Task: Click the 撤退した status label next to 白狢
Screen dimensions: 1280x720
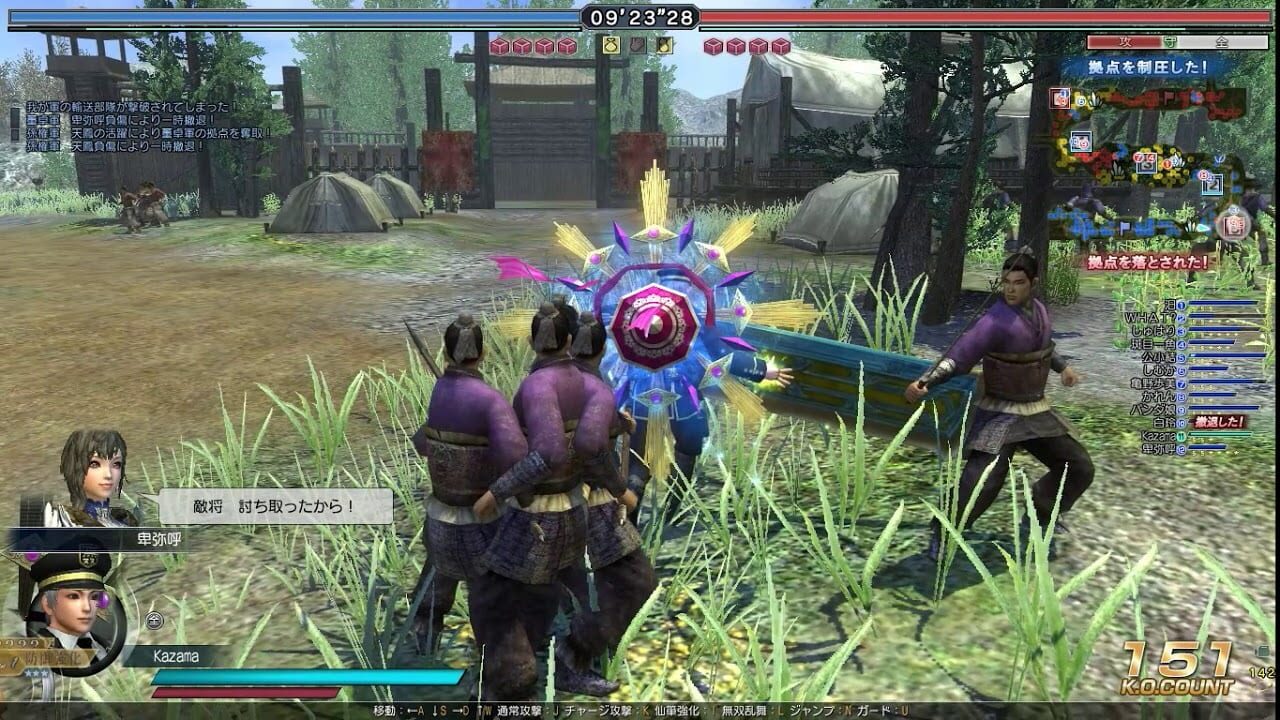Action: point(1217,420)
